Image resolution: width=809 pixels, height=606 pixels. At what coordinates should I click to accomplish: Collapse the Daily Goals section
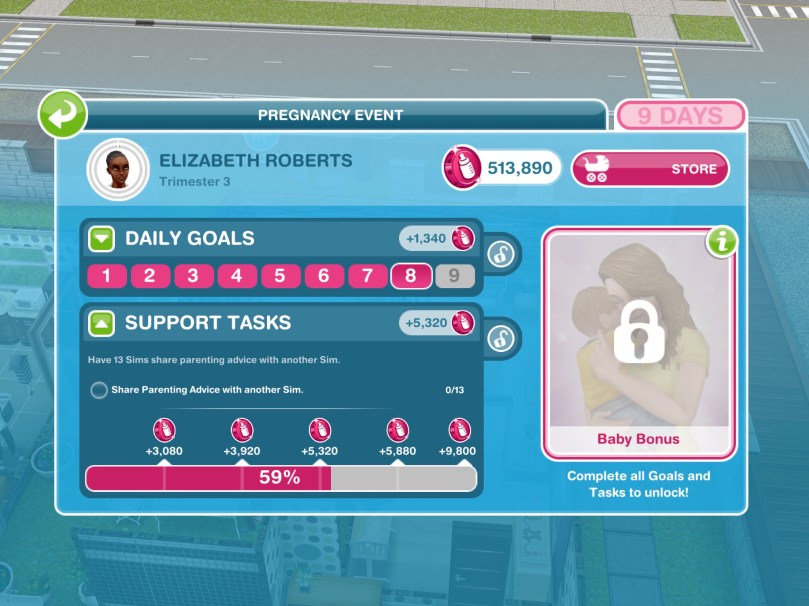pyautogui.click(x=102, y=239)
